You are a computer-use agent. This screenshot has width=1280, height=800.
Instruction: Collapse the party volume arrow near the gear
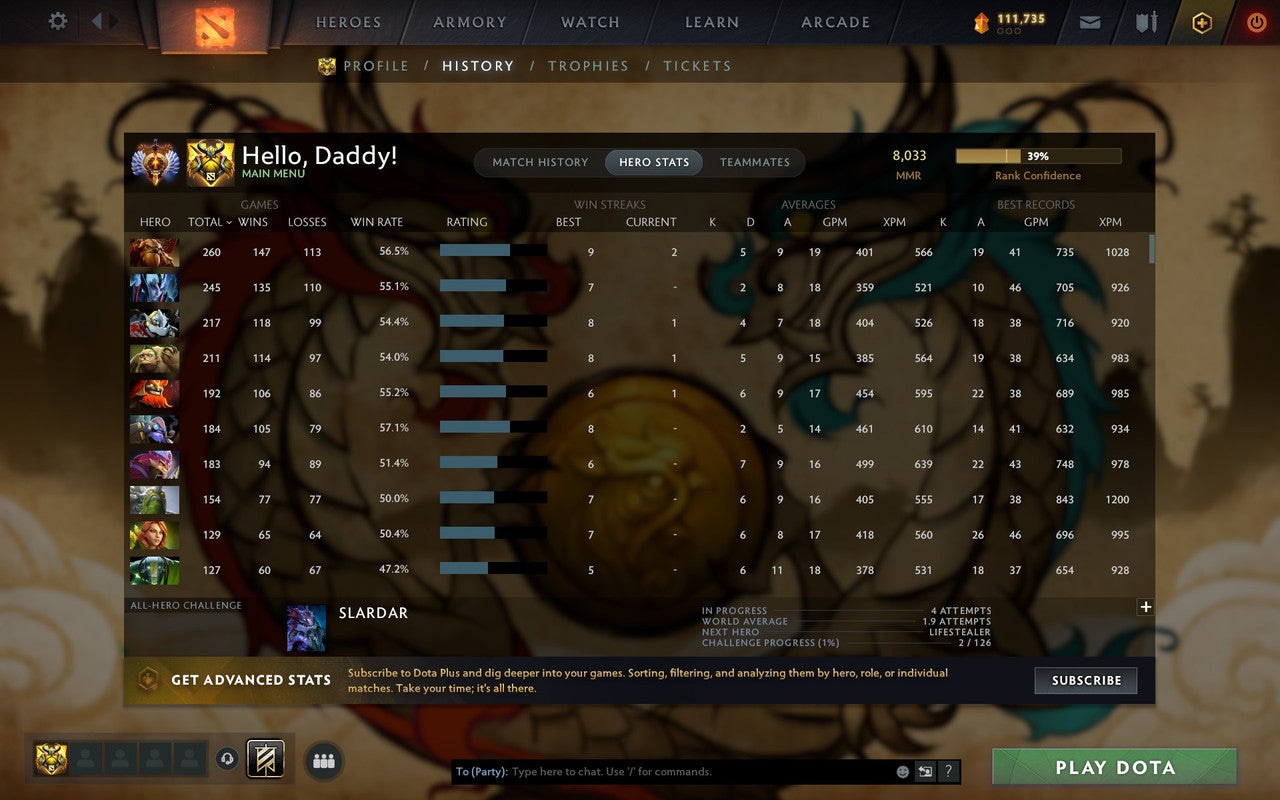[95, 22]
